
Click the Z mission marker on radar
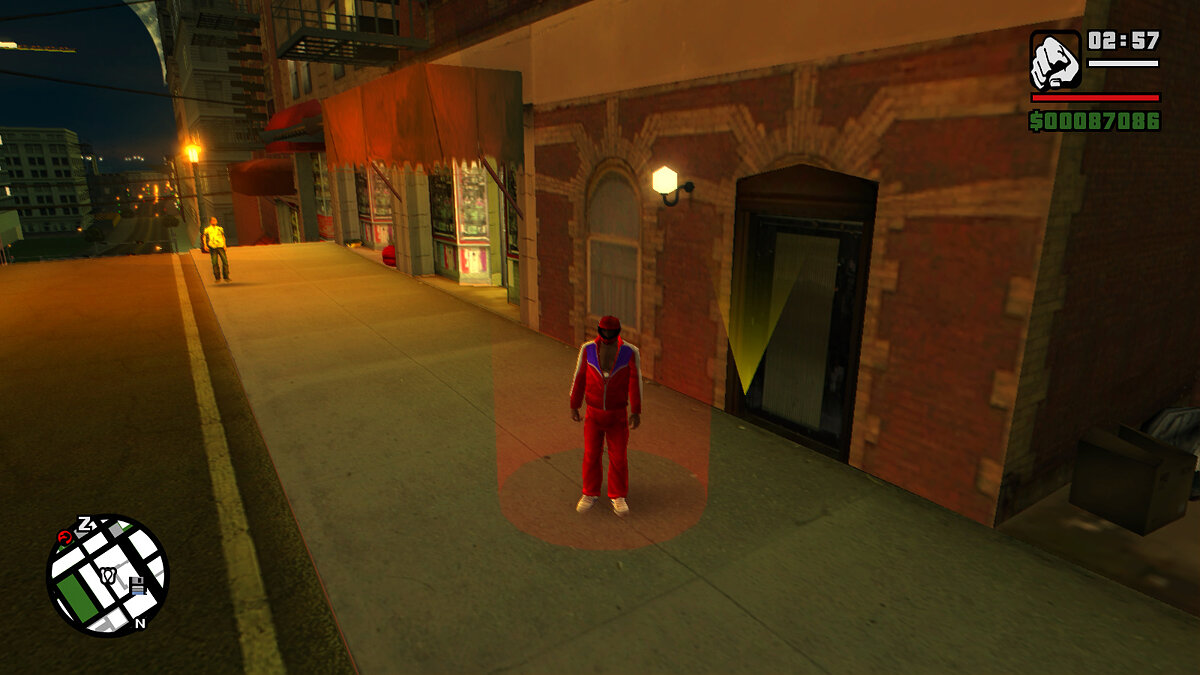tap(85, 523)
